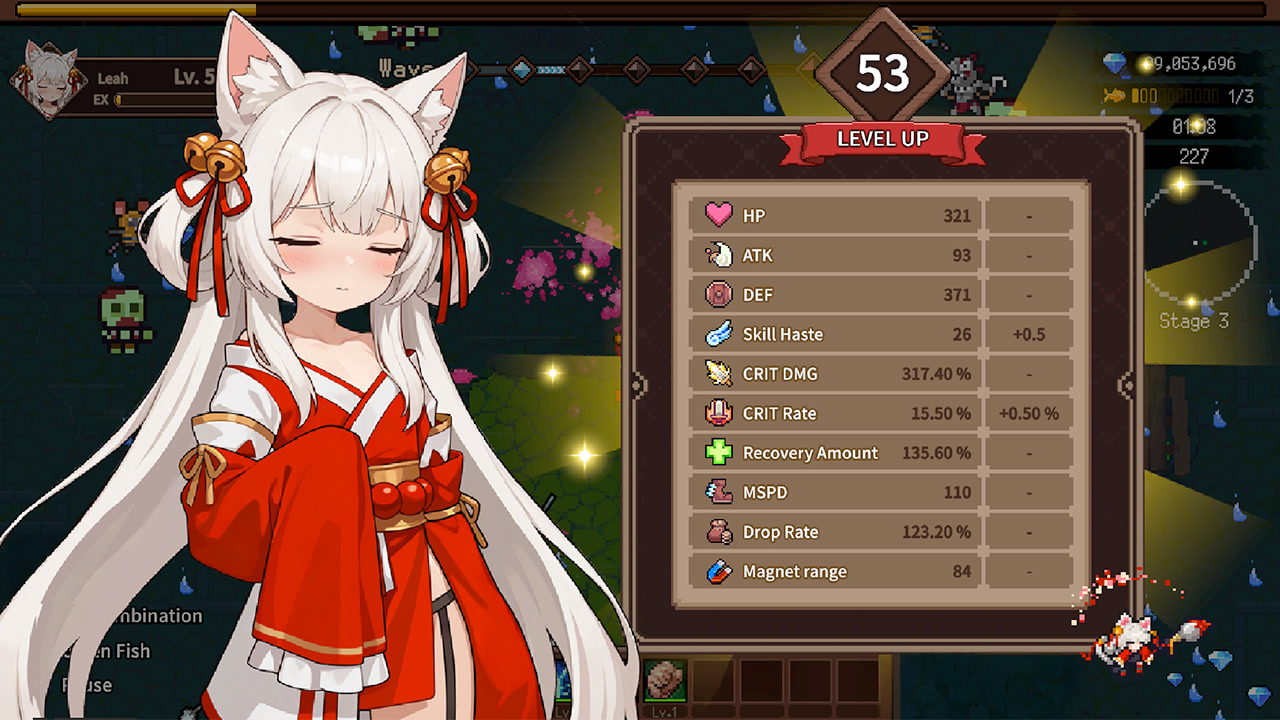Click the +0.50% CRIT Rate upgrade cell

pyautogui.click(x=1030, y=412)
